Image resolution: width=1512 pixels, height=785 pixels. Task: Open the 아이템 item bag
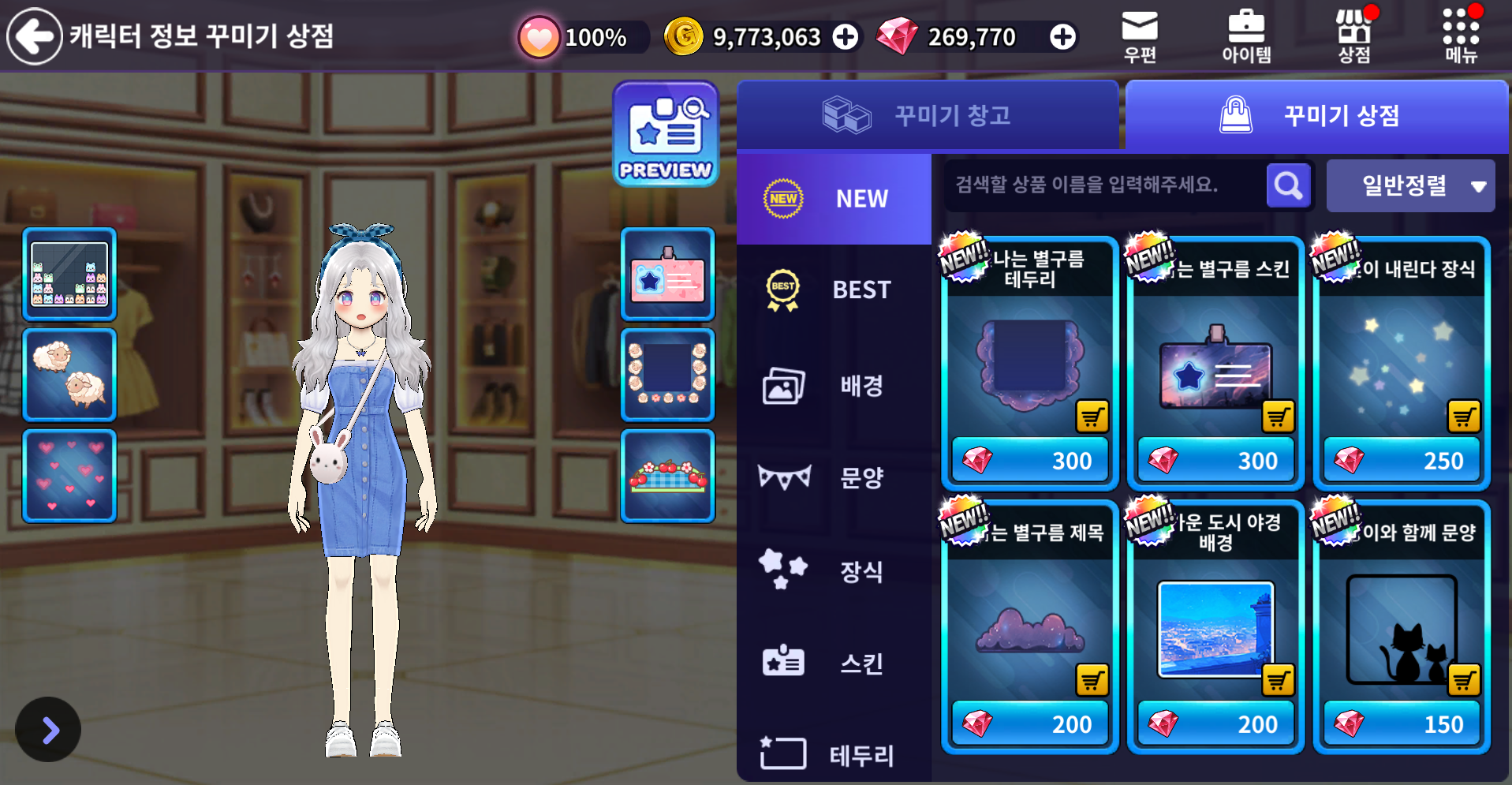pos(1246,36)
